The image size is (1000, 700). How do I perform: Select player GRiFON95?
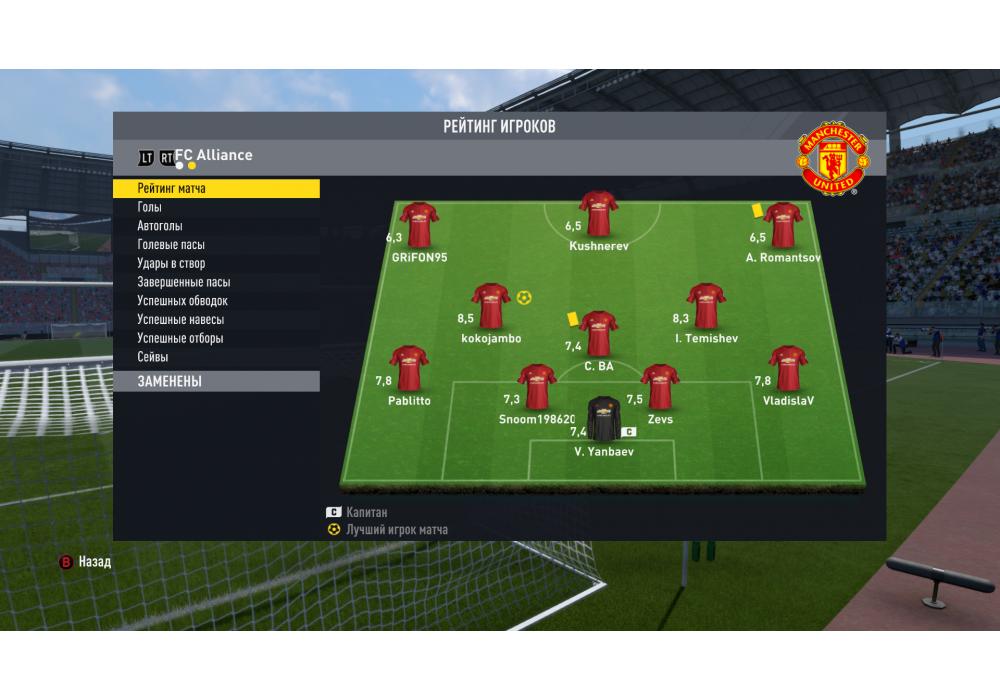pyautogui.click(x=419, y=224)
